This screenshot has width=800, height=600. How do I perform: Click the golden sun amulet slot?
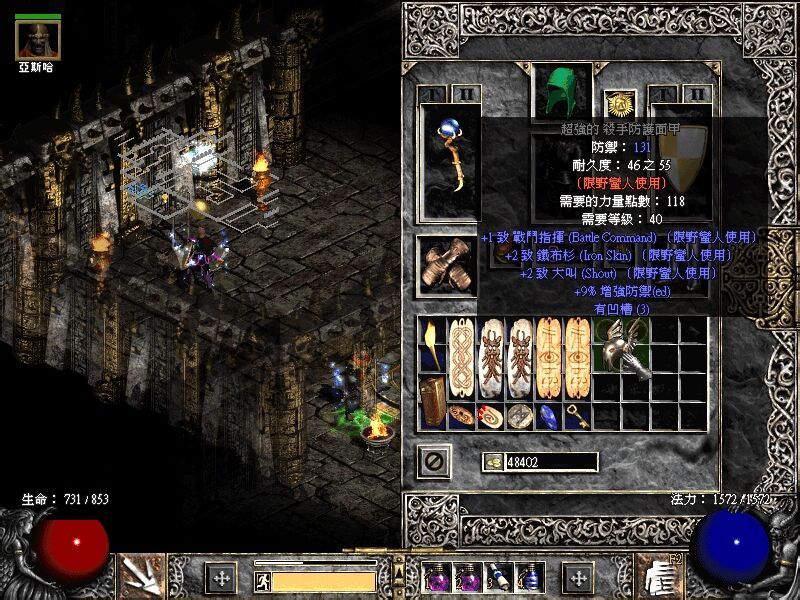coord(619,104)
